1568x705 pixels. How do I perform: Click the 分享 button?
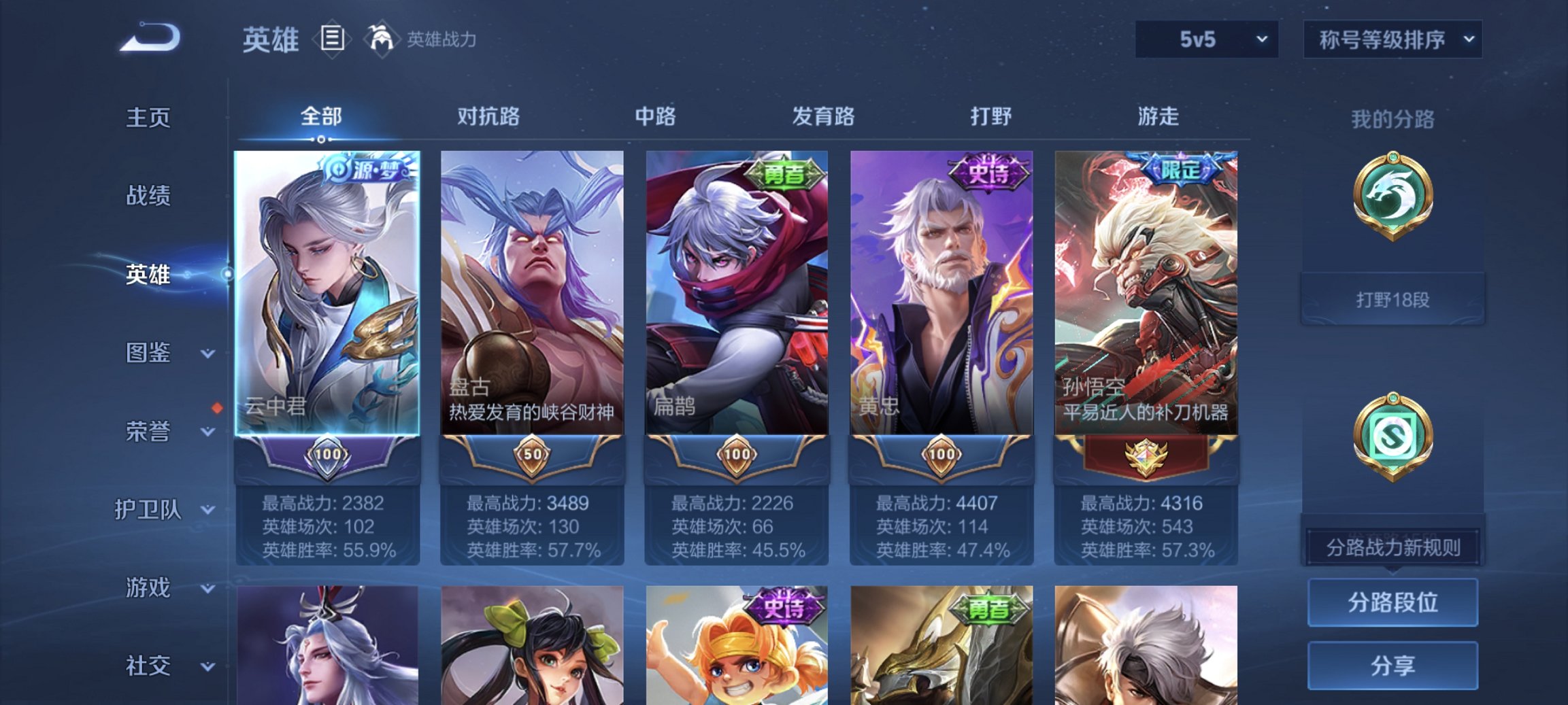(x=1392, y=664)
